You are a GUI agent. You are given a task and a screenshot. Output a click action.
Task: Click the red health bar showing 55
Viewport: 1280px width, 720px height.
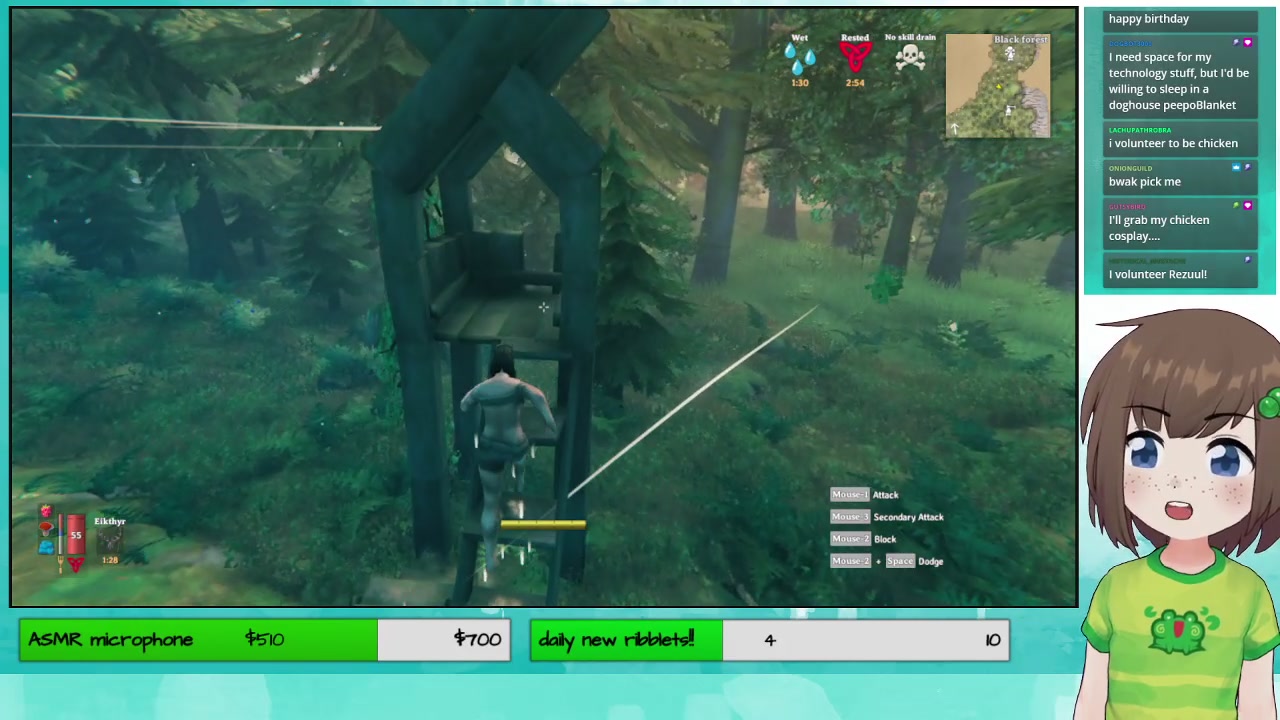click(76, 535)
